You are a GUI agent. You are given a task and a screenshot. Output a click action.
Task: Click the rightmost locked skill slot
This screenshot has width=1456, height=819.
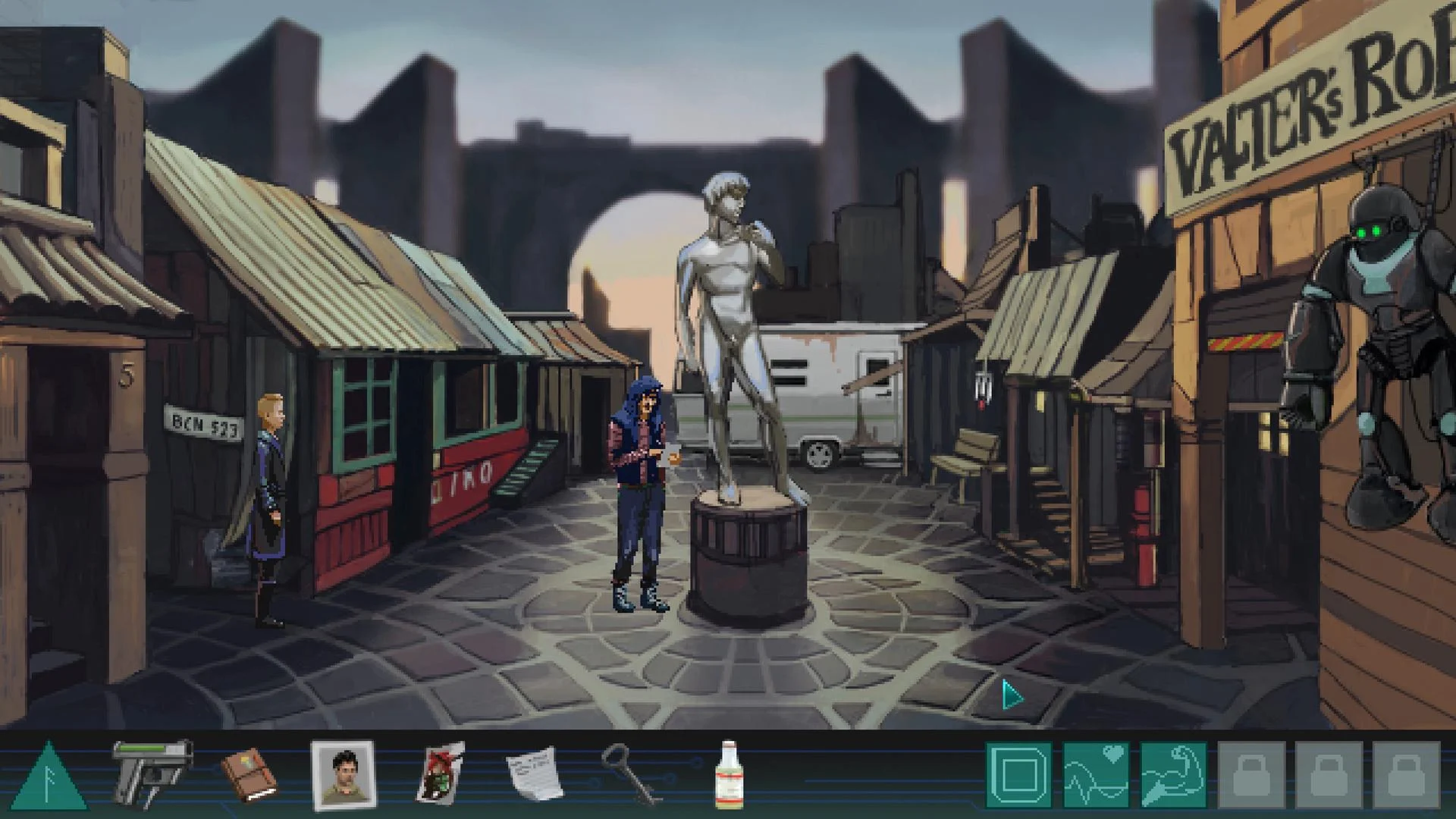tap(1404, 773)
